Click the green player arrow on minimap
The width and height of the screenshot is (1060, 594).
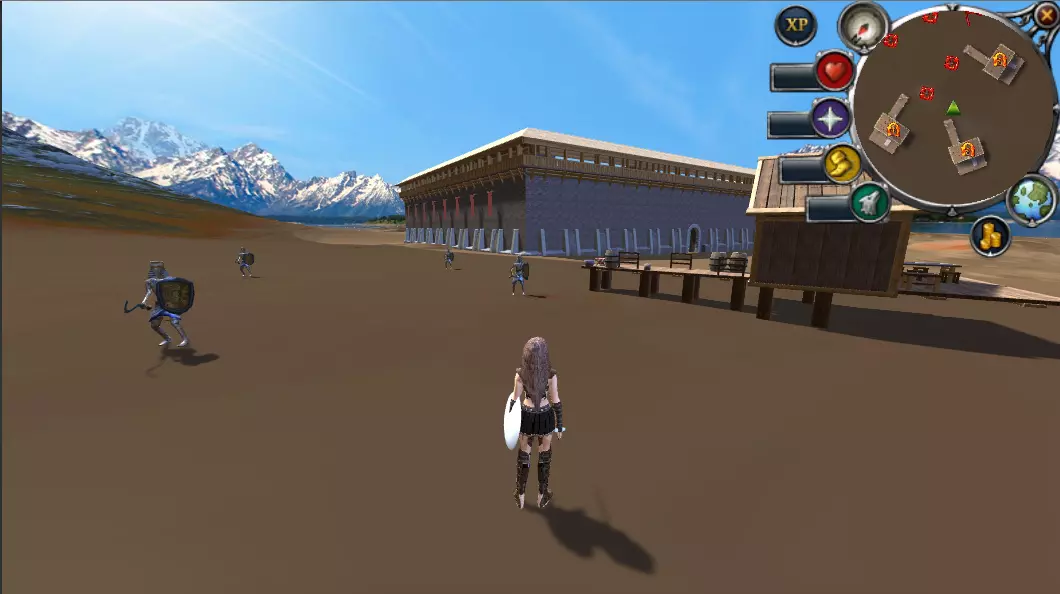tap(954, 108)
